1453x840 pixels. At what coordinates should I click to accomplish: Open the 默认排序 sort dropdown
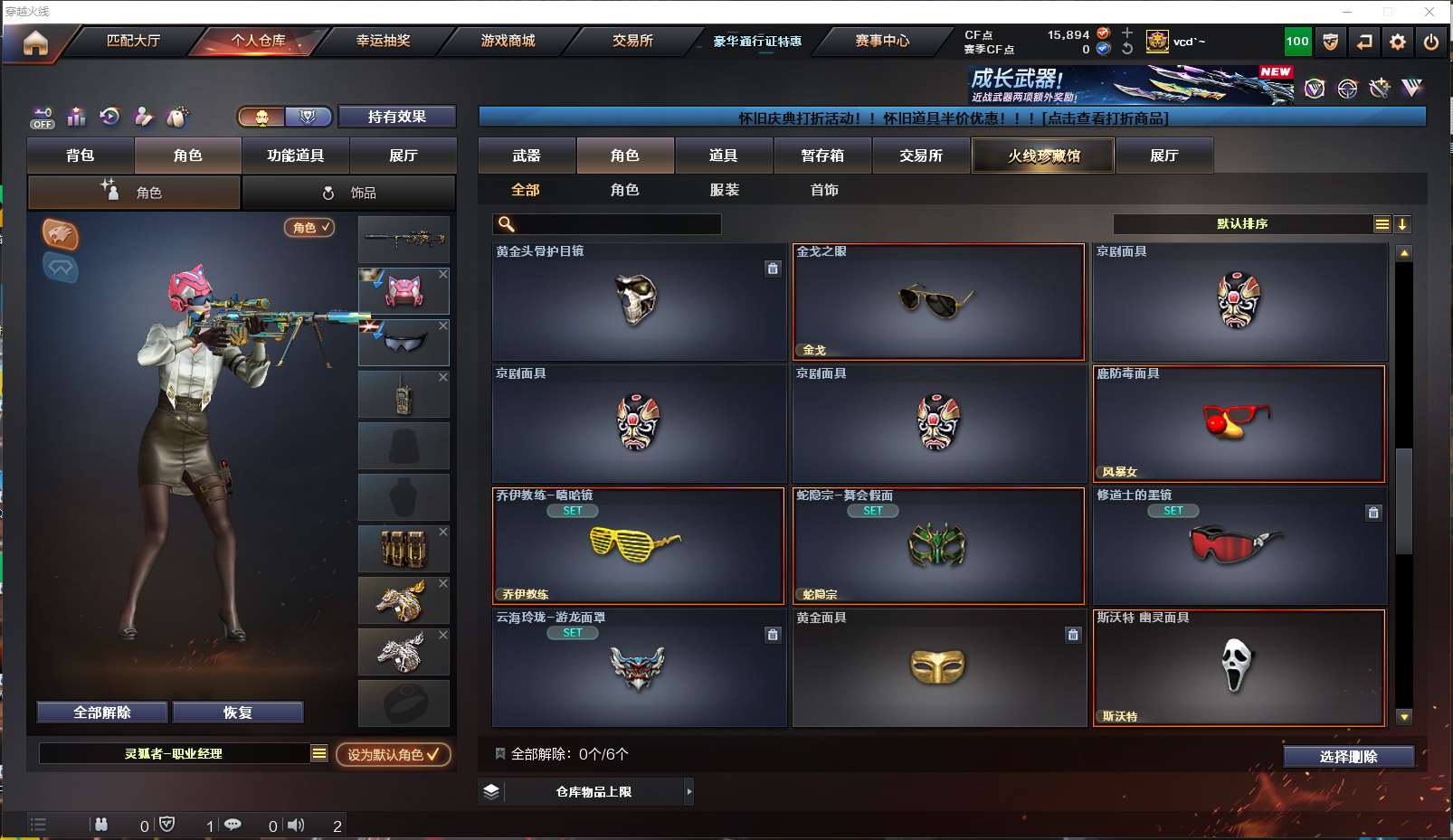click(1242, 224)
